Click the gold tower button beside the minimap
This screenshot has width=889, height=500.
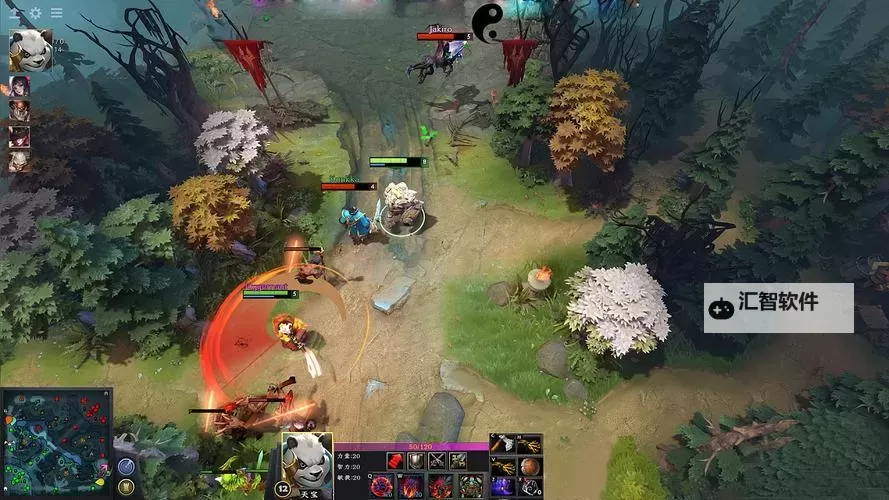pos(126,486)
